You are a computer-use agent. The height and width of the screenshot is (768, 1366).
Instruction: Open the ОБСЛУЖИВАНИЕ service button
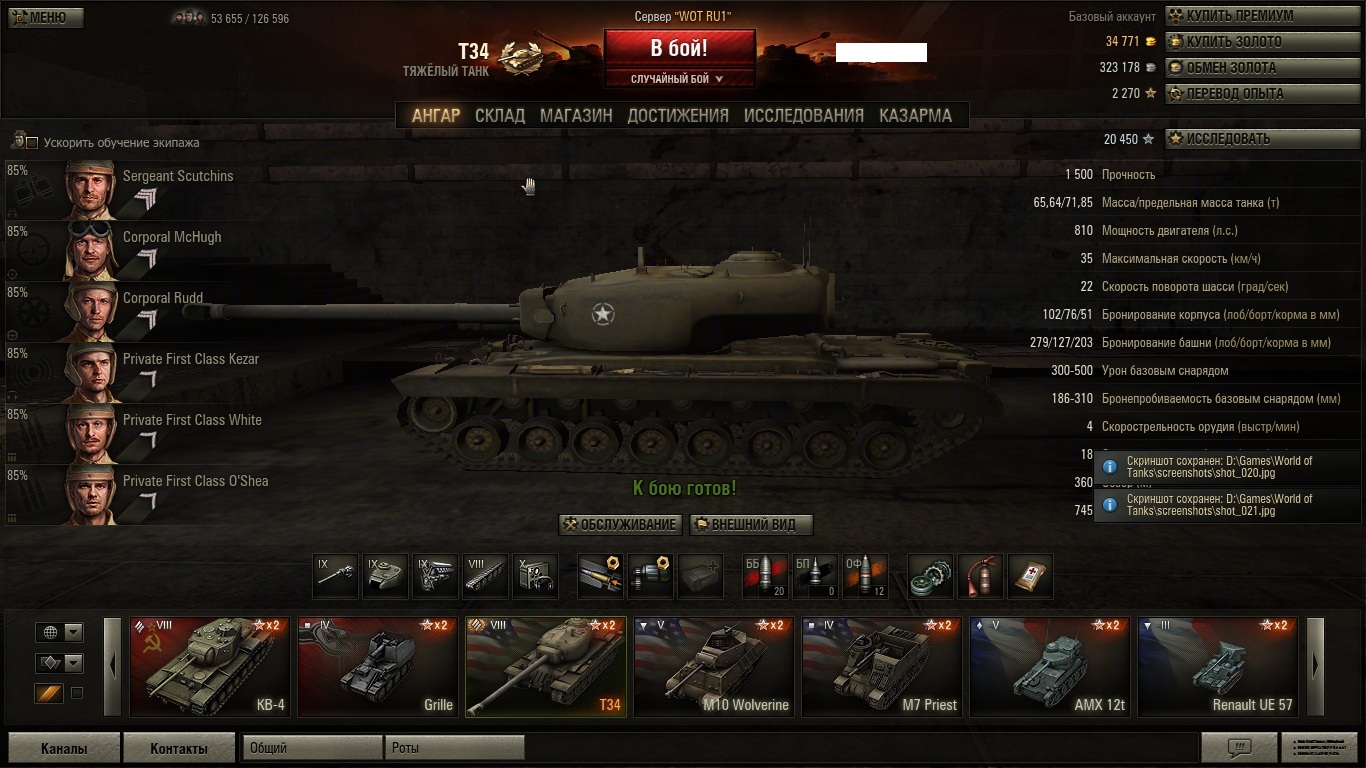point(621,525)
